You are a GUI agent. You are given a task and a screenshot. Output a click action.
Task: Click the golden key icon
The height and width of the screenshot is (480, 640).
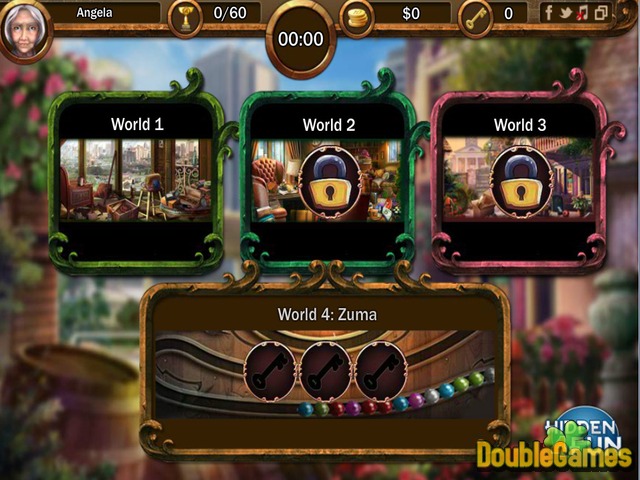(476, 16)
